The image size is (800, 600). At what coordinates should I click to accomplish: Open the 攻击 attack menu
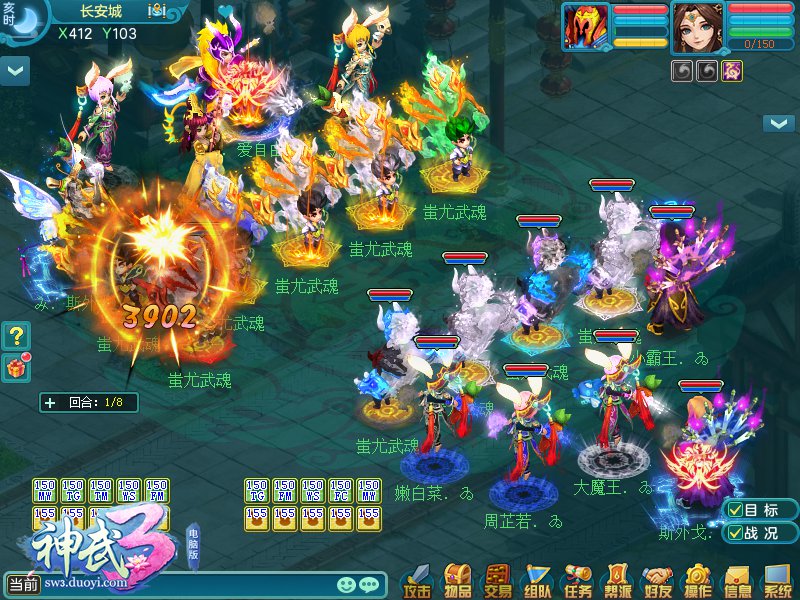click(x=418, y=580)
